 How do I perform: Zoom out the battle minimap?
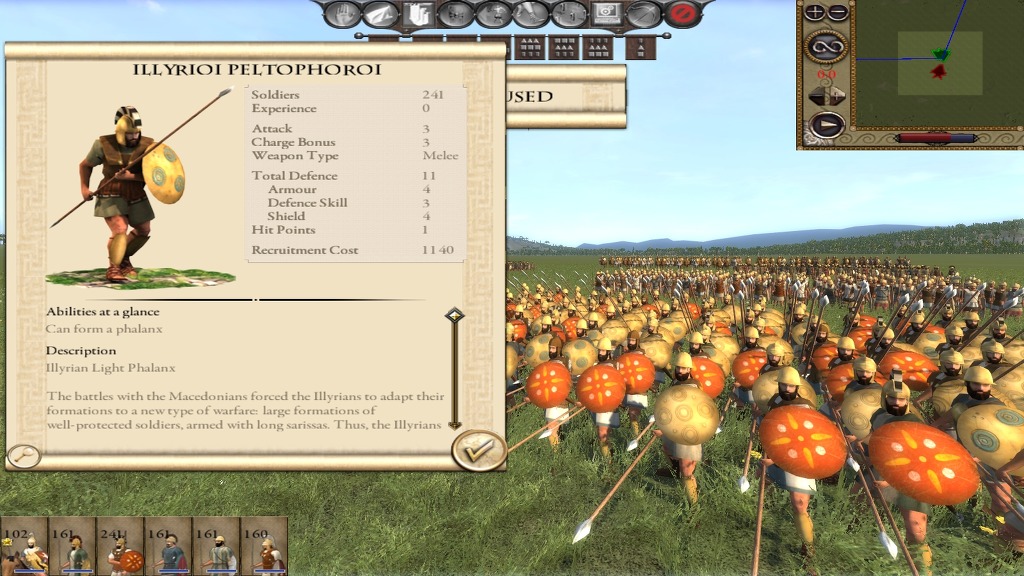click(x=838, y=13)
